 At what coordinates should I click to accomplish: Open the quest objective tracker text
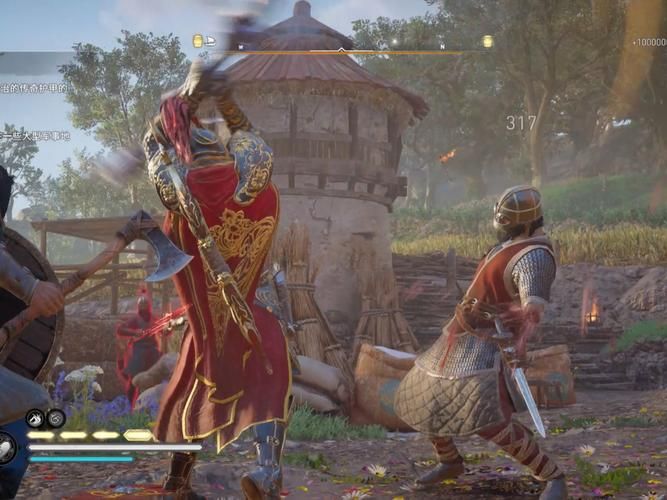coord(36,88)
